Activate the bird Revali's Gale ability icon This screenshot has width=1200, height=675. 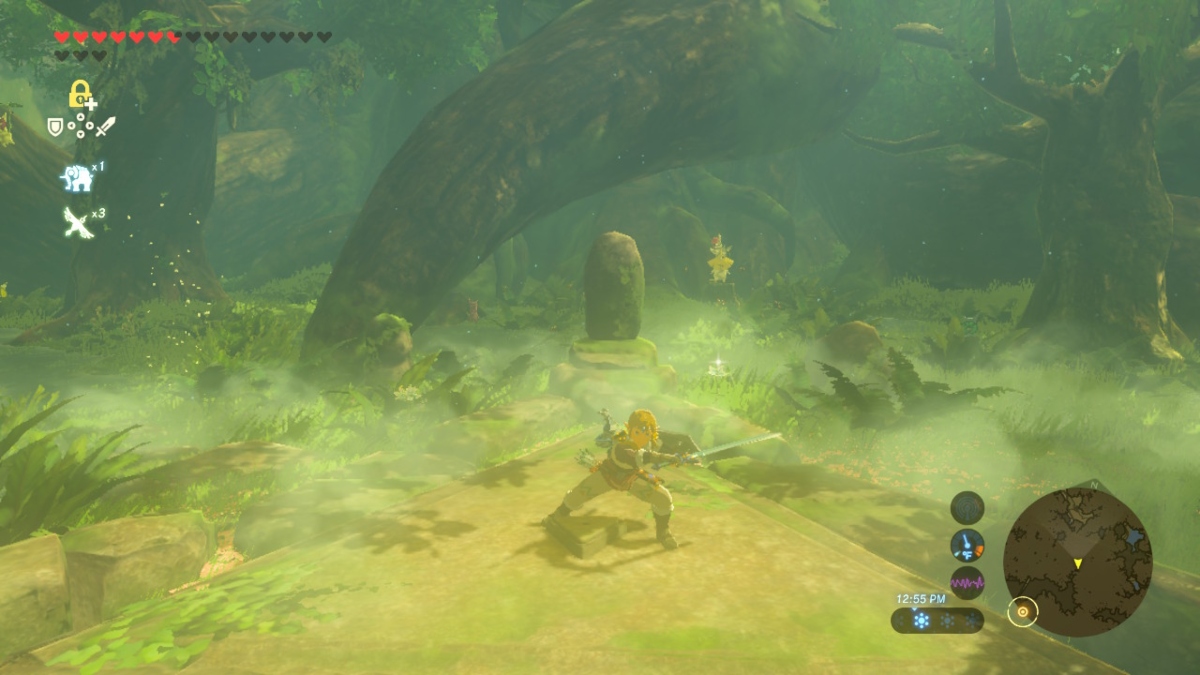point(78,222)
